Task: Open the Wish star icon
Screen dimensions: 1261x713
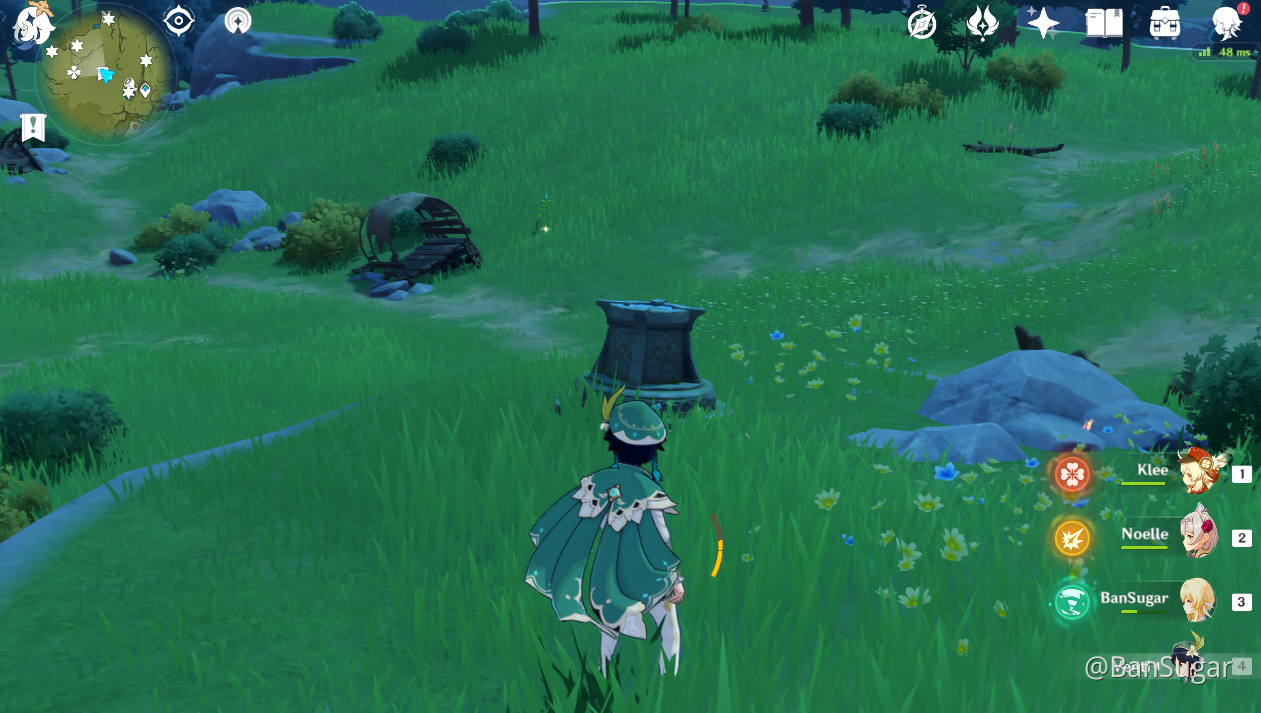Action: (x=1043, y=23)
